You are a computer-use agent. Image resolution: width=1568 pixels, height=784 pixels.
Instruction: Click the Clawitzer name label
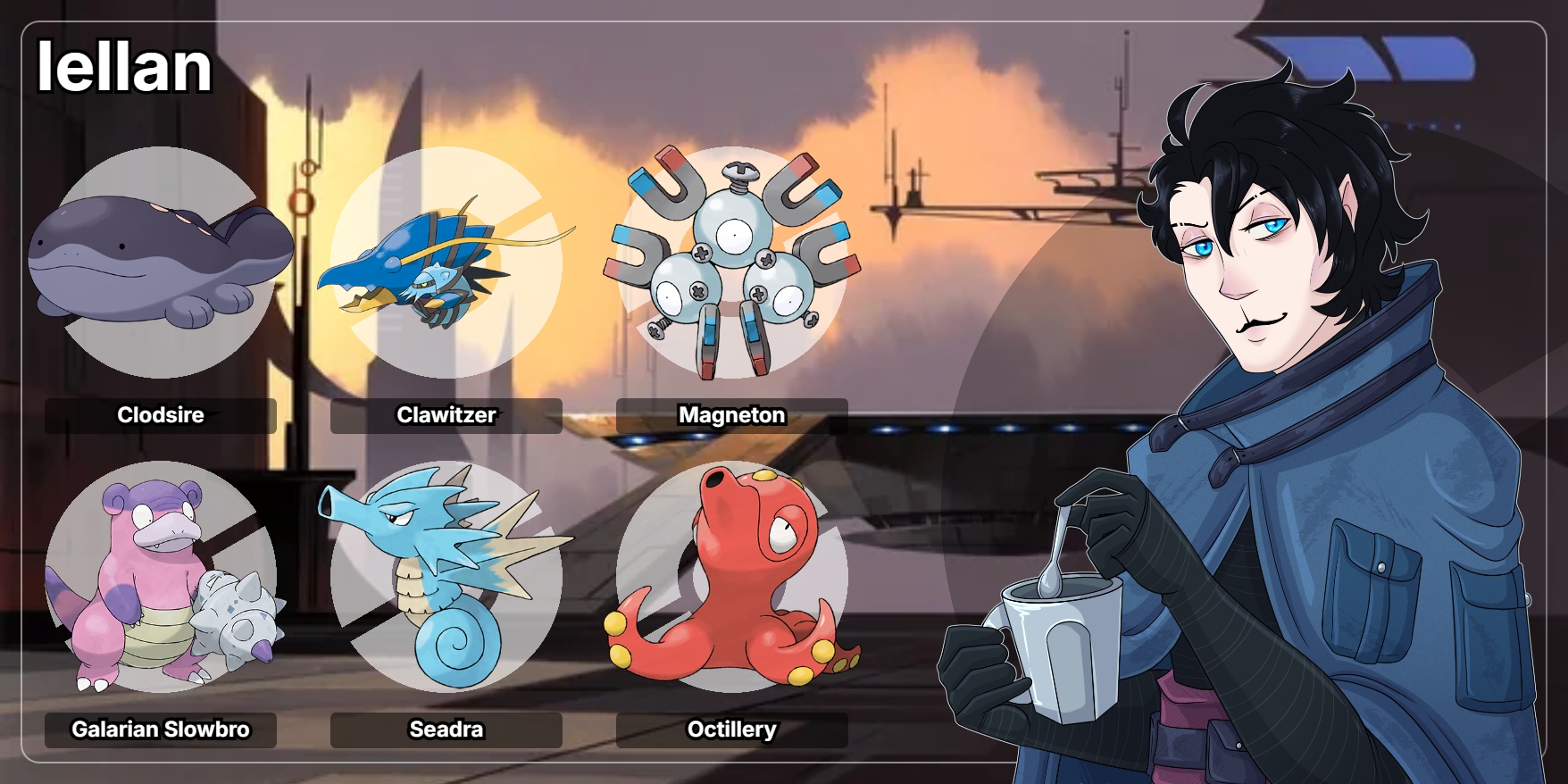point(446,415)
